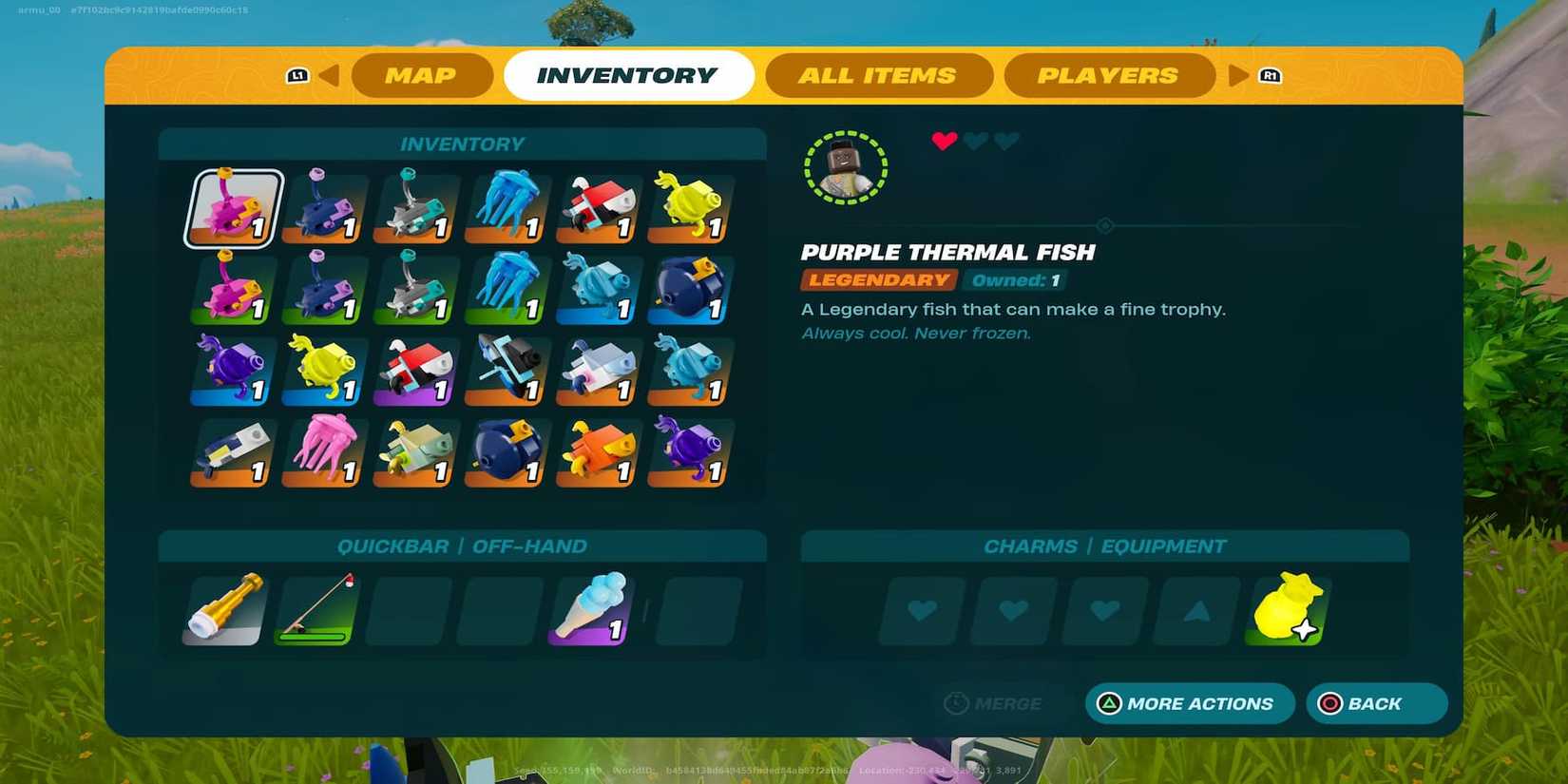Click an empty heart charm slot

click(921, 611)
